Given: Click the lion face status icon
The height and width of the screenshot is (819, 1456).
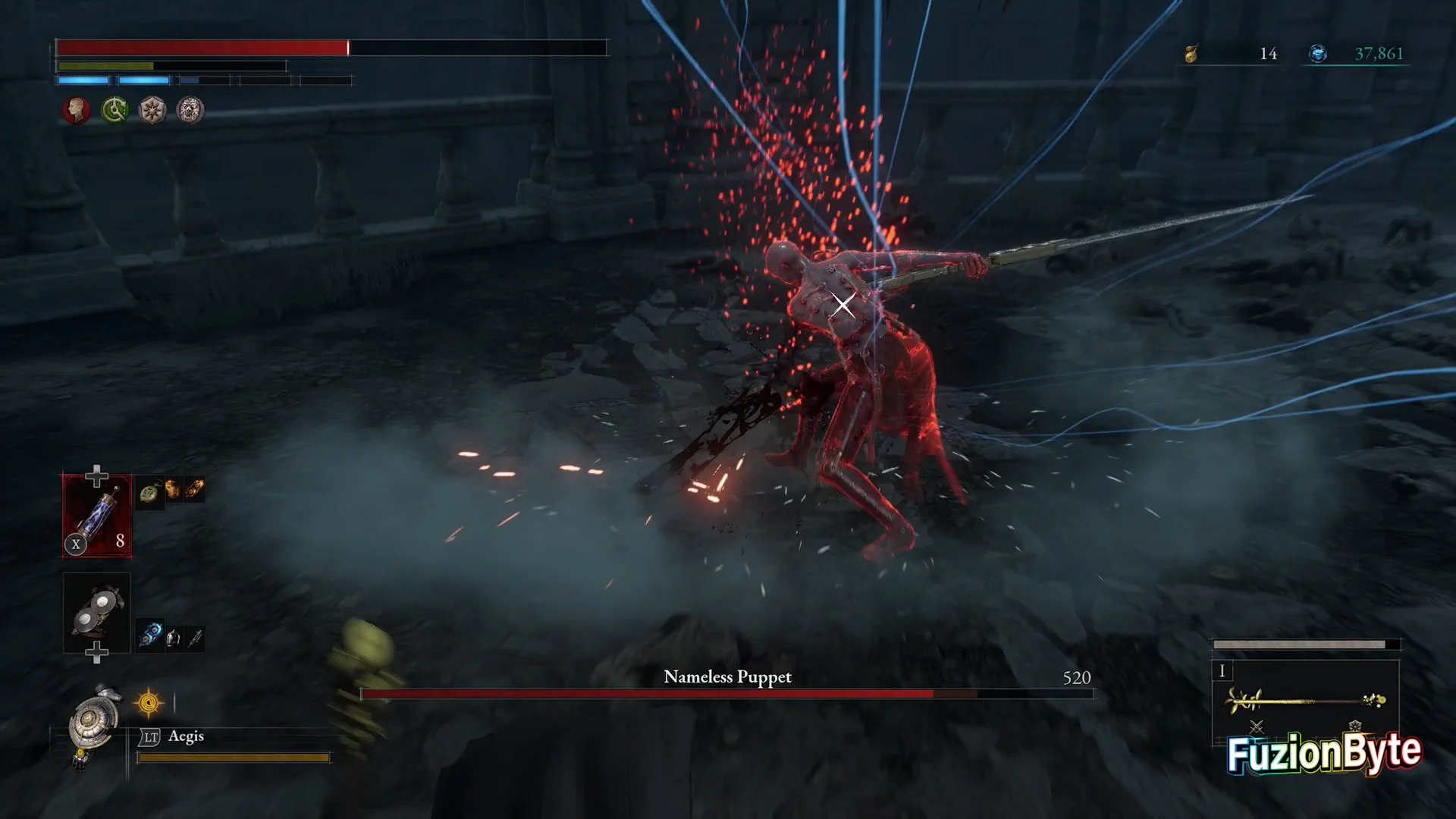Looking at the screenshot, I should pos(190,111).
